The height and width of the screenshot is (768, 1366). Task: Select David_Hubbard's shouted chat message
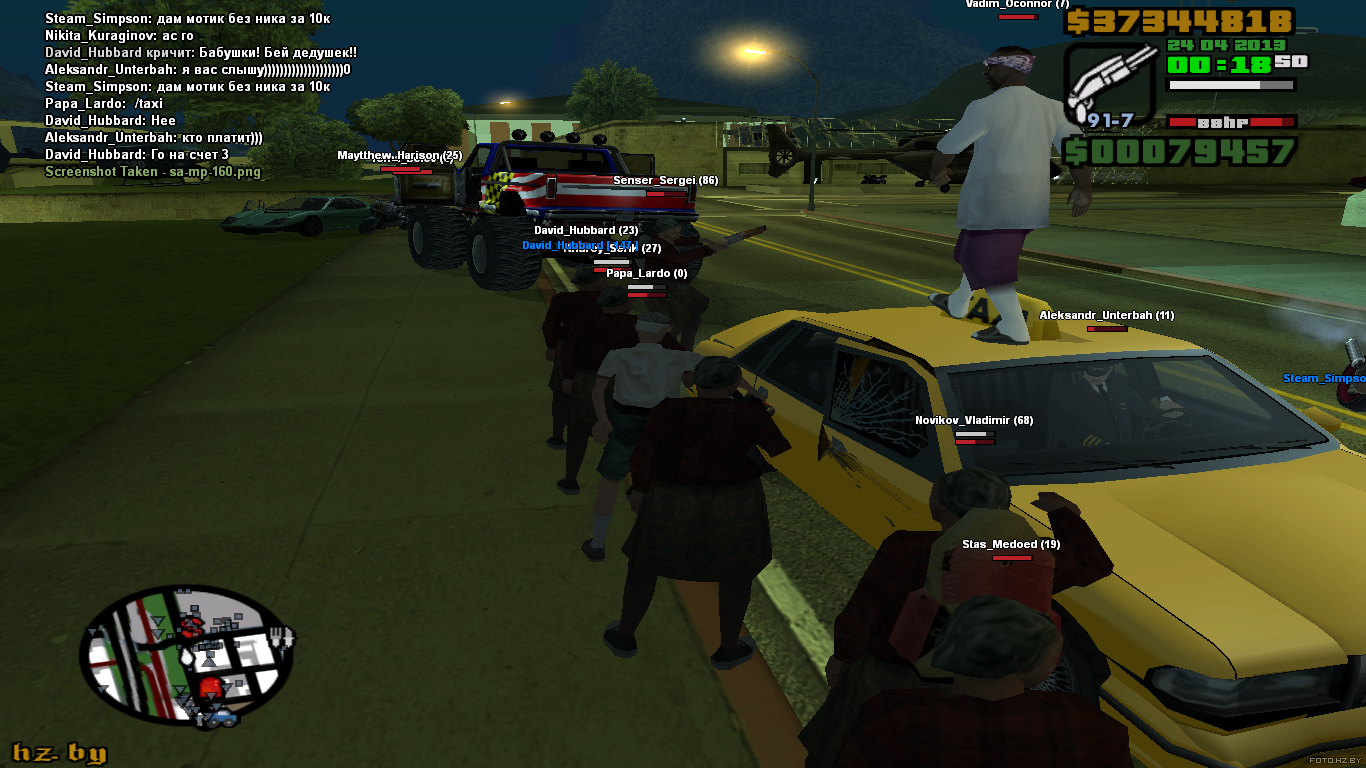point(201,53)
